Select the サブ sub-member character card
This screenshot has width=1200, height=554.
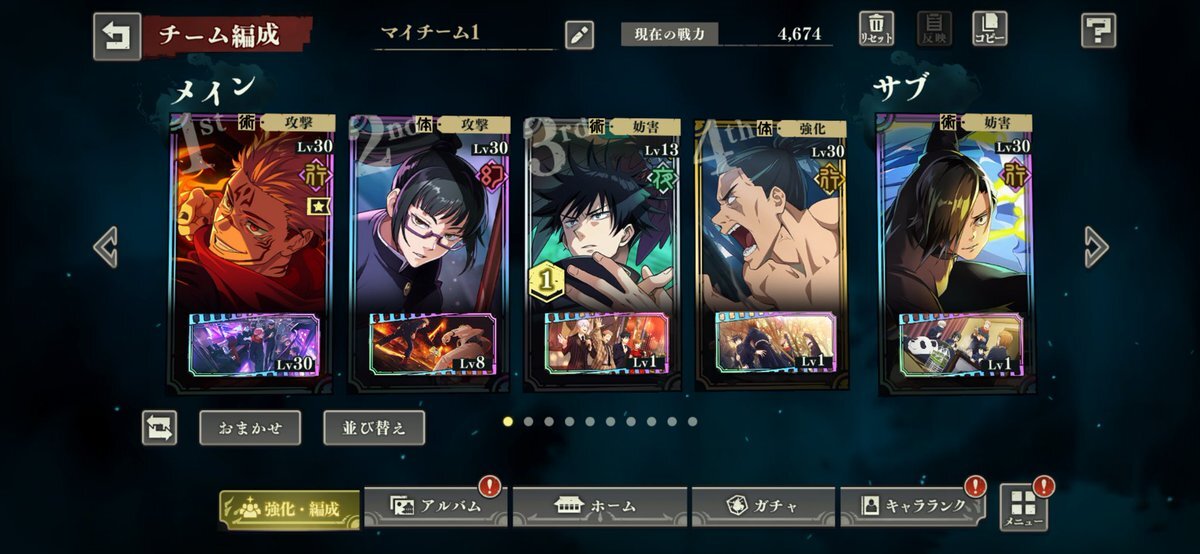955,230
